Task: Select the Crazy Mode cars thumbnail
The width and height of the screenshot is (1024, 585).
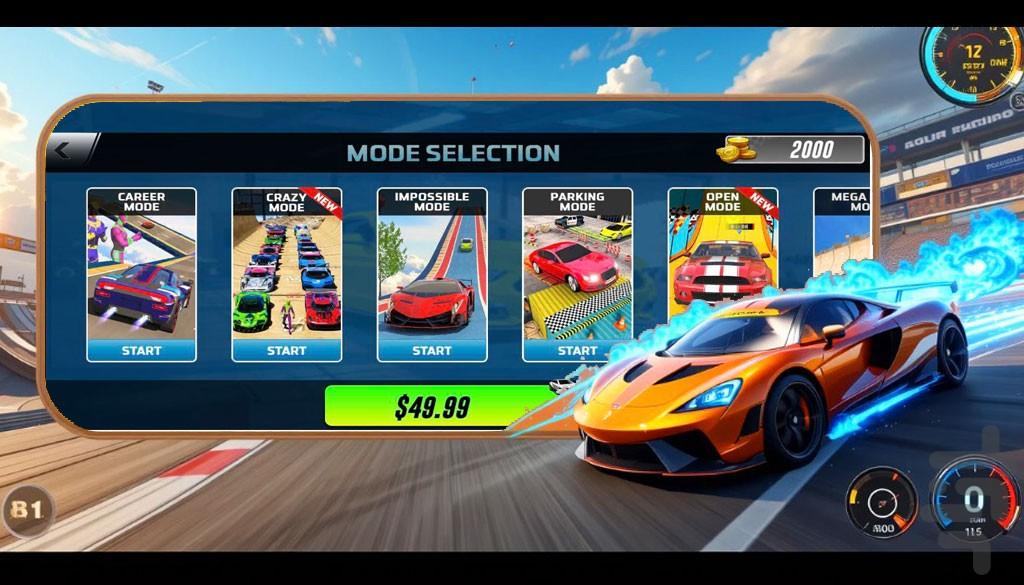Action: pyautogui.click(x=286, y=275)
